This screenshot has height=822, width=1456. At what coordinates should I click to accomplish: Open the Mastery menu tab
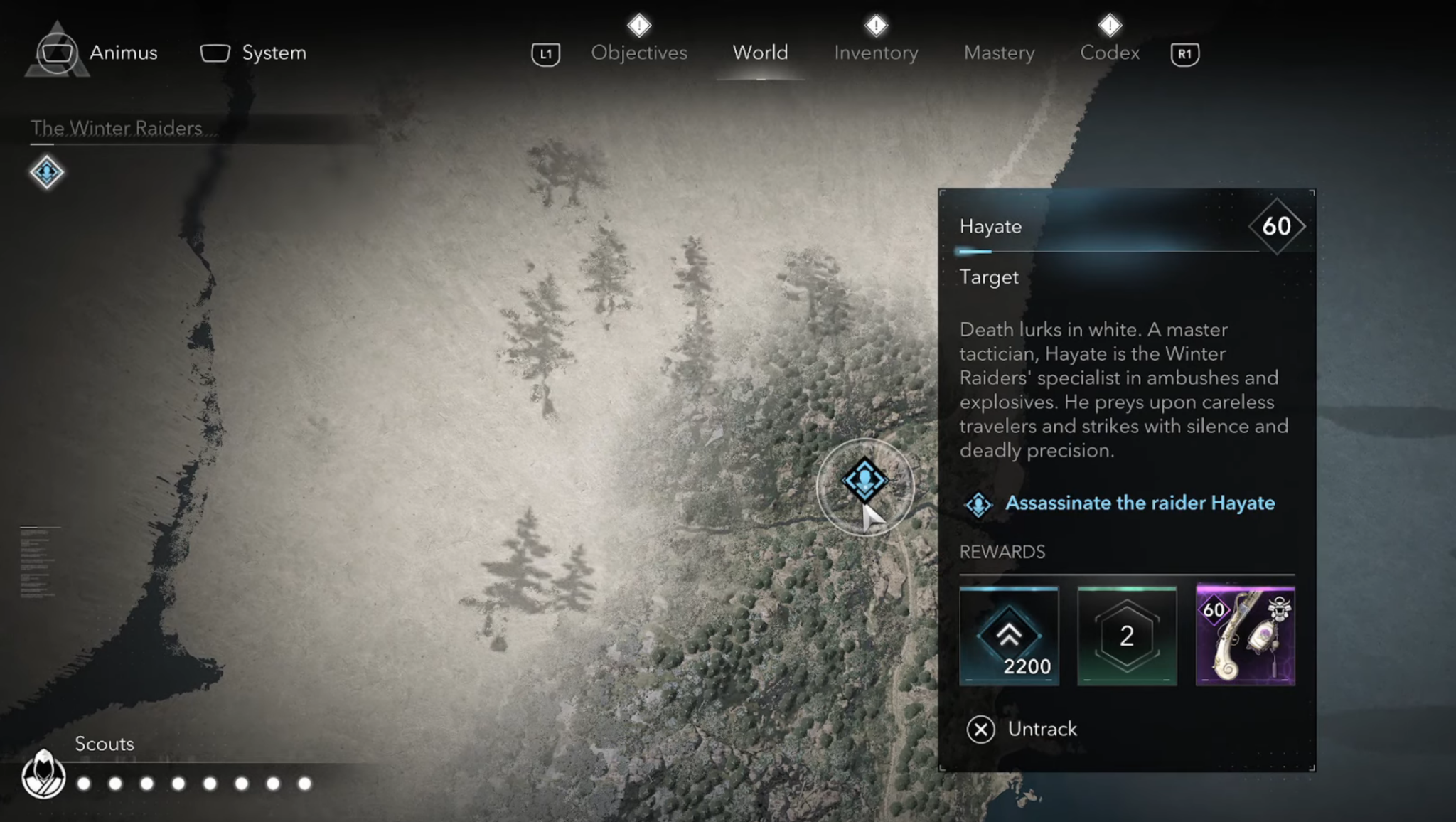[998, 52]
